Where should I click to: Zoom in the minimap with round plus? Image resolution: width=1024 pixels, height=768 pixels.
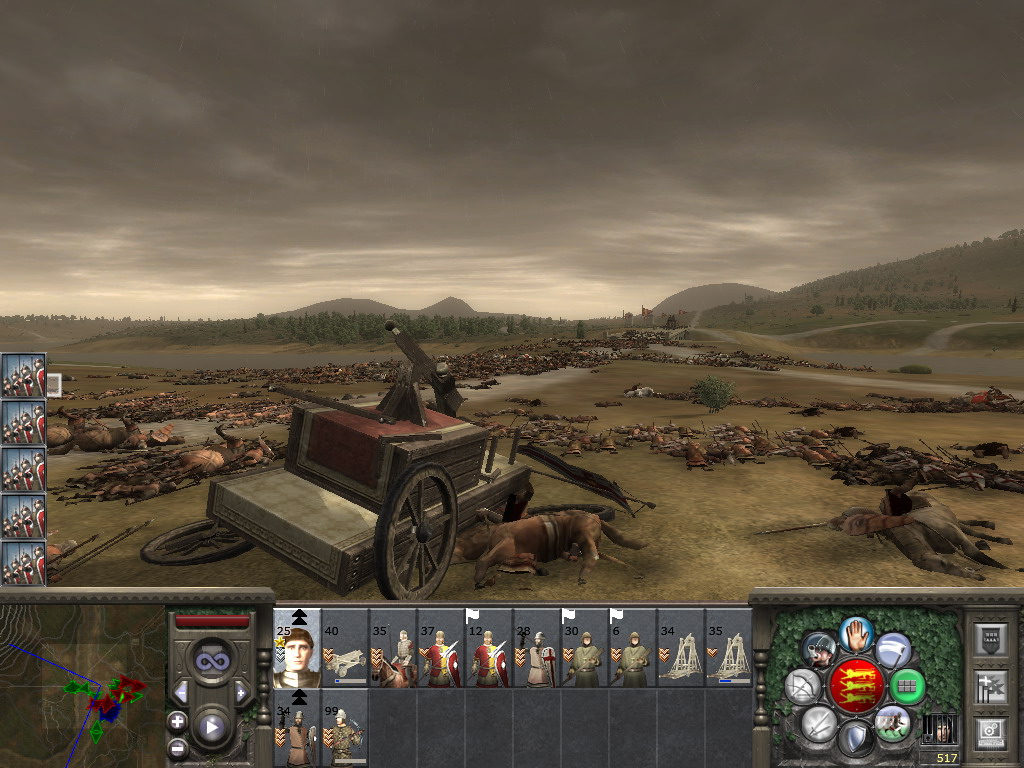pos(177,721)
